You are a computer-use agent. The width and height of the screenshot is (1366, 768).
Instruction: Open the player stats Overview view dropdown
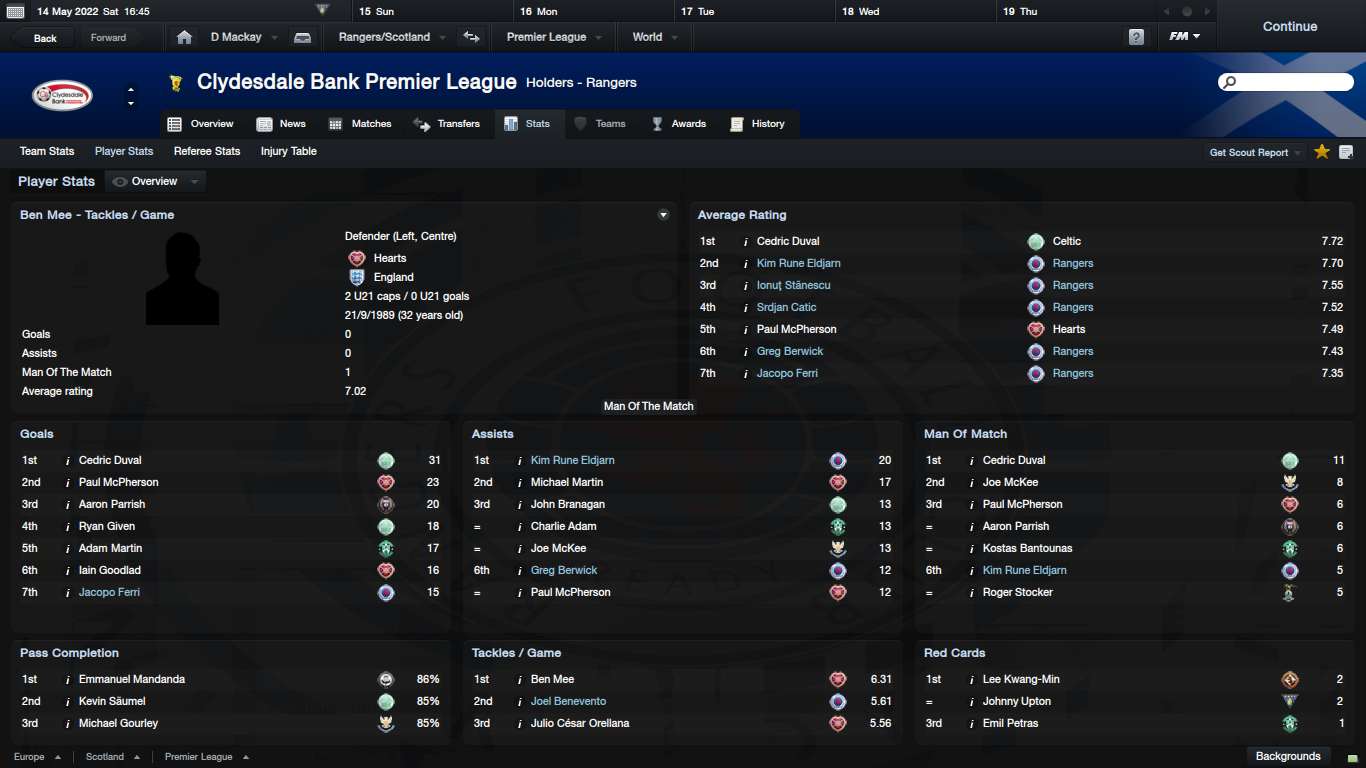click(156, 181)
